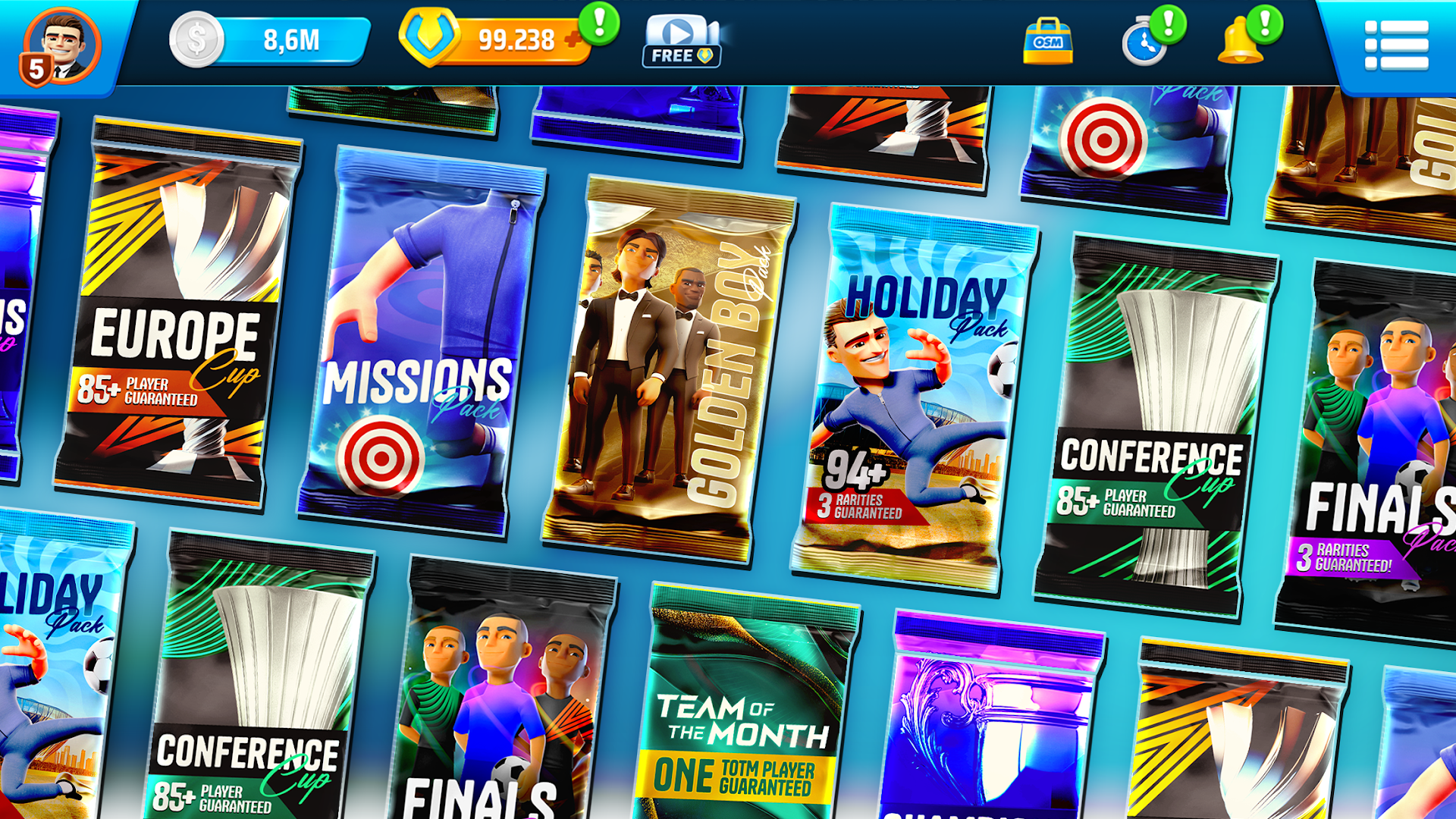The height and width of the screenshot is (819, 1456).
Task: Click the video camera icon above FREE
Action: coord(680,32)
